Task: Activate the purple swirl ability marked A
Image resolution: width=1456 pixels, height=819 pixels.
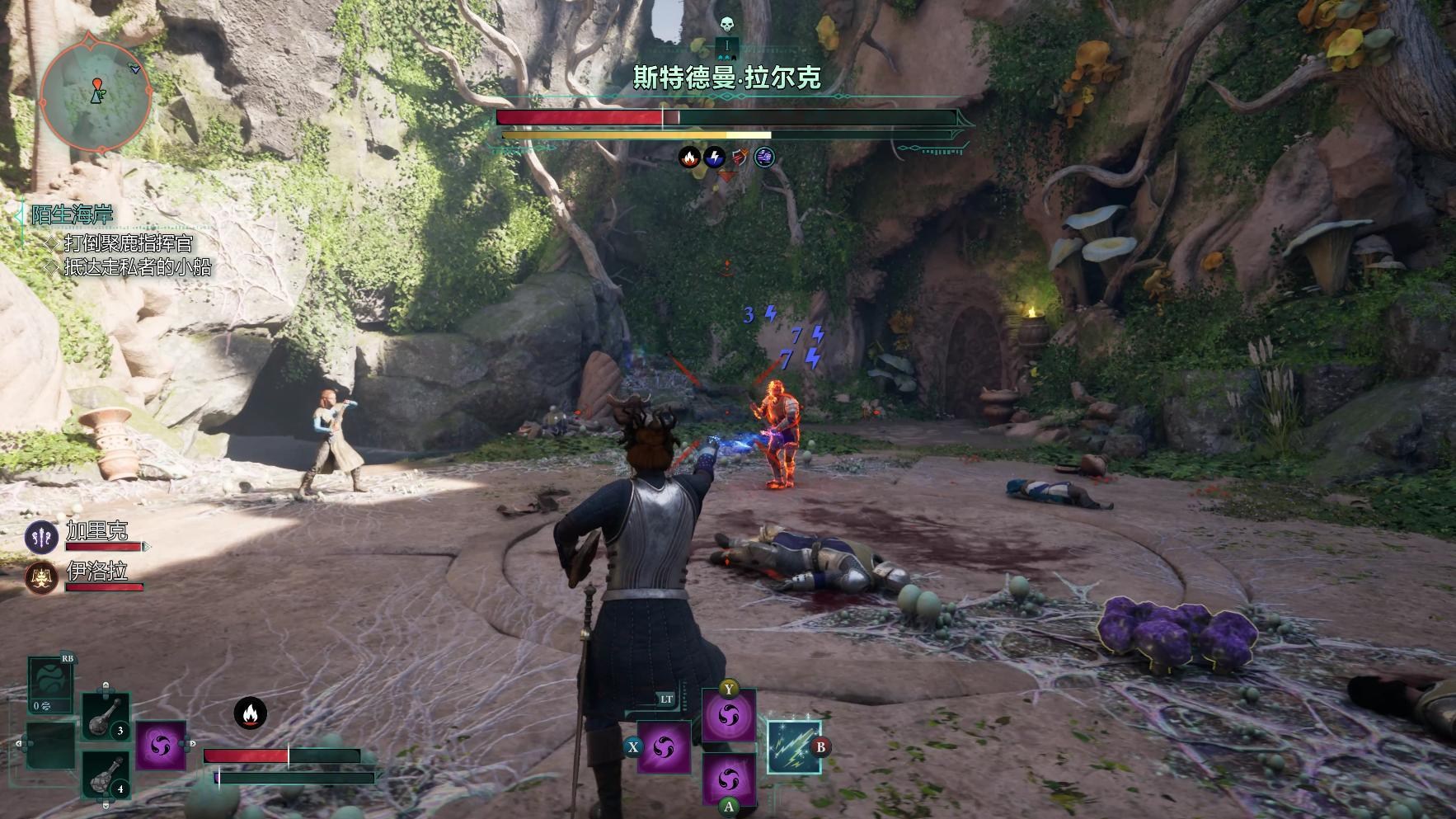Action: (729, 778)
